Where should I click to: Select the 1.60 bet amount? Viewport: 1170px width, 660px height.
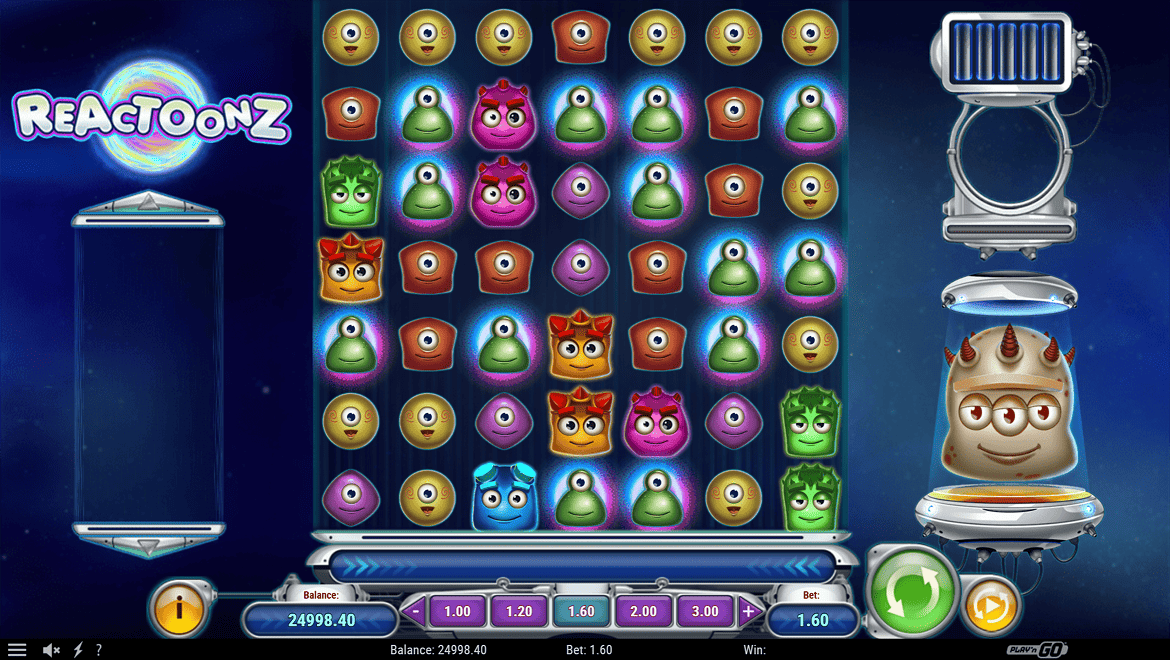(581, 611)
